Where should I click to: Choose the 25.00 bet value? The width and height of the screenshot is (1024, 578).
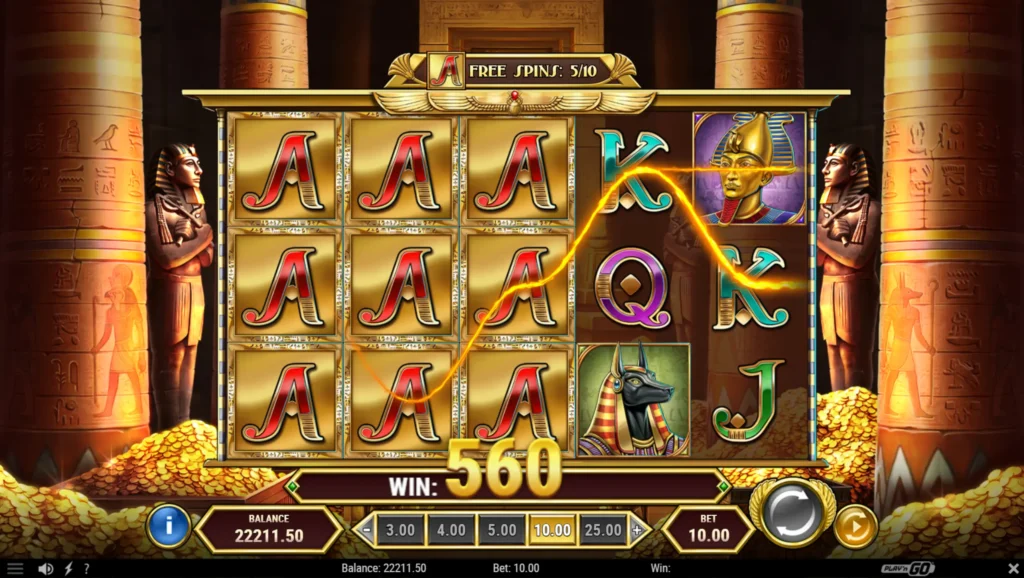coord(604,529)
